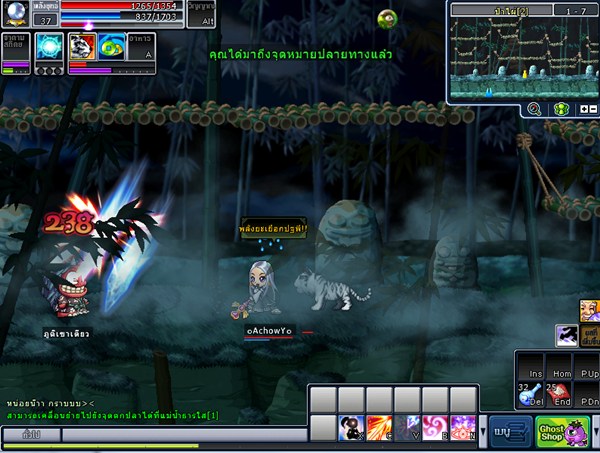This screenshot has width=600, height=453.
Task: Select the pink B-key skill in the hotbar
Action: 435,429
